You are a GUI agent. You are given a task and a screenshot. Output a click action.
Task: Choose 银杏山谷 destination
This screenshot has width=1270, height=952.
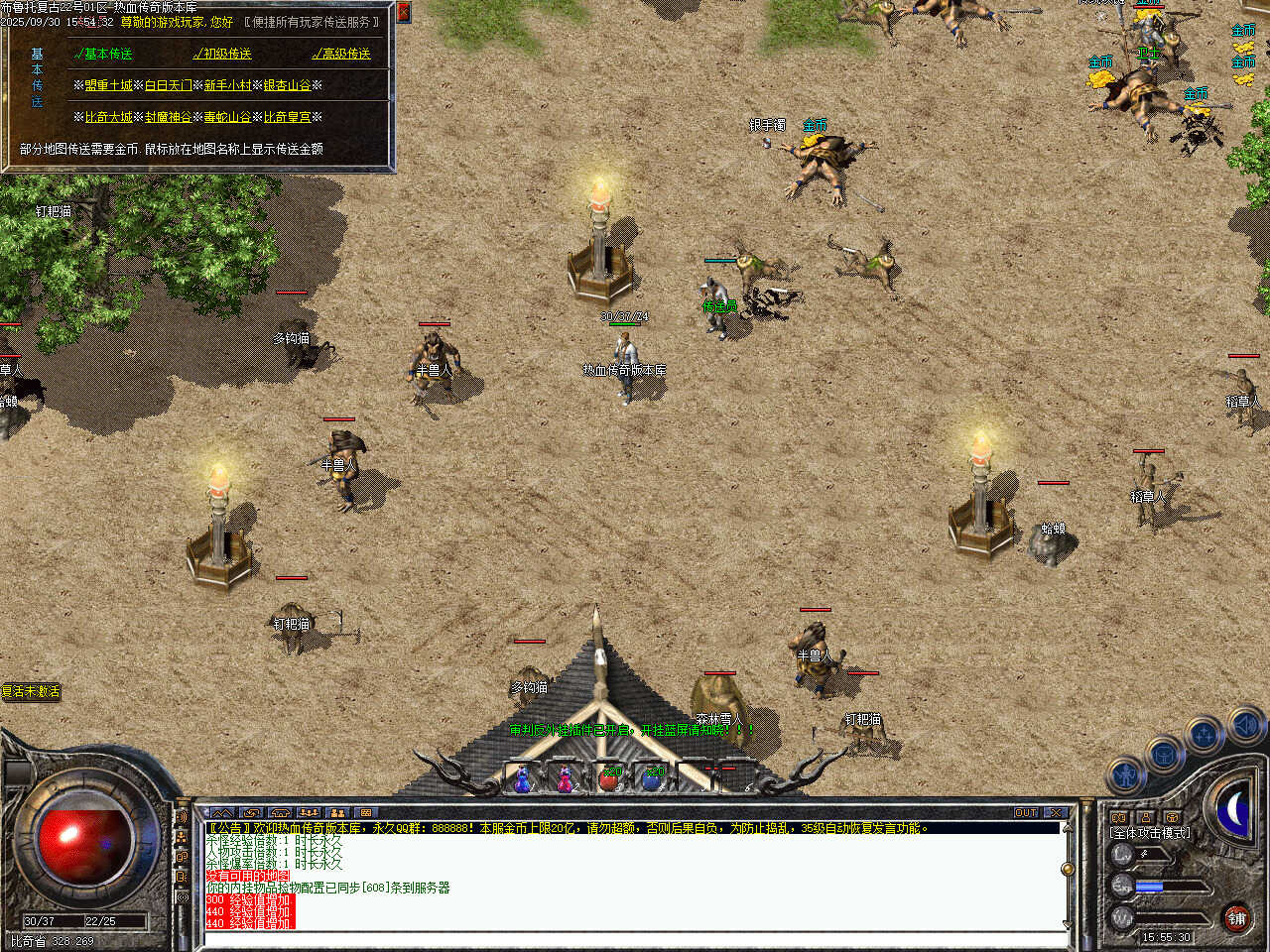click(288, 85)
